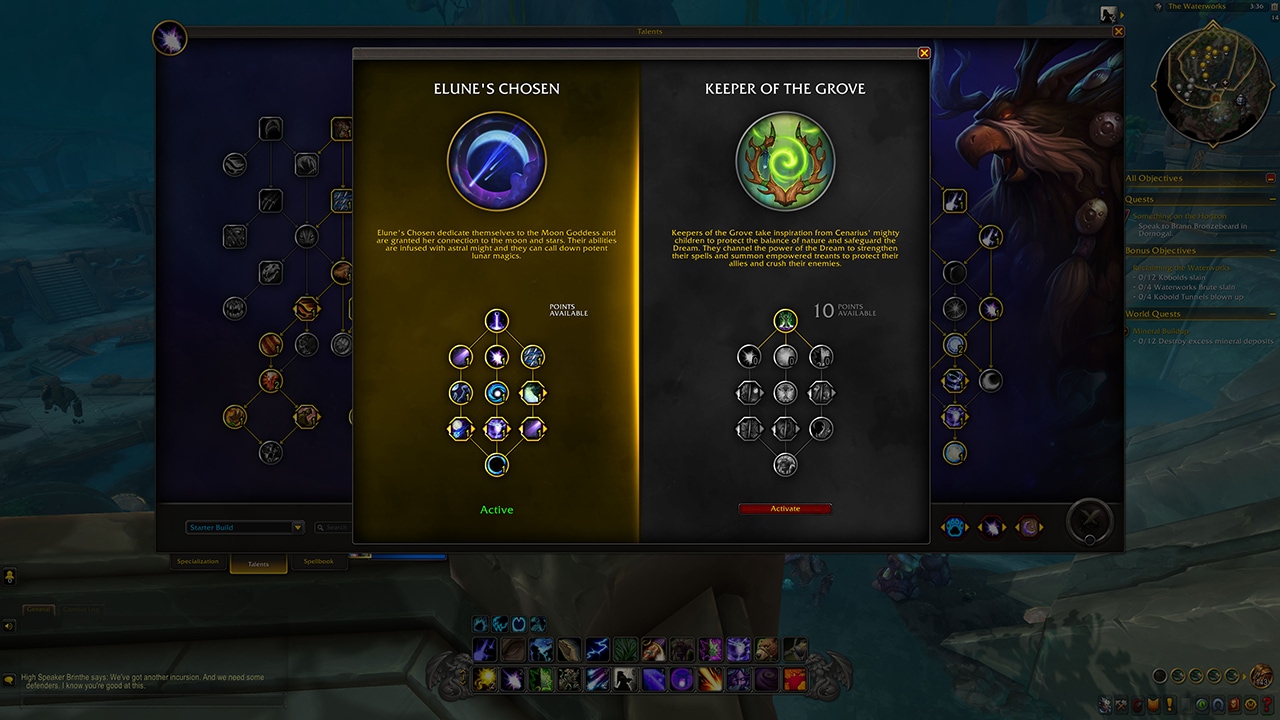
Task: Click the capstone node at bottom of Elune's Chosen tree
Action: click(496, 464)
